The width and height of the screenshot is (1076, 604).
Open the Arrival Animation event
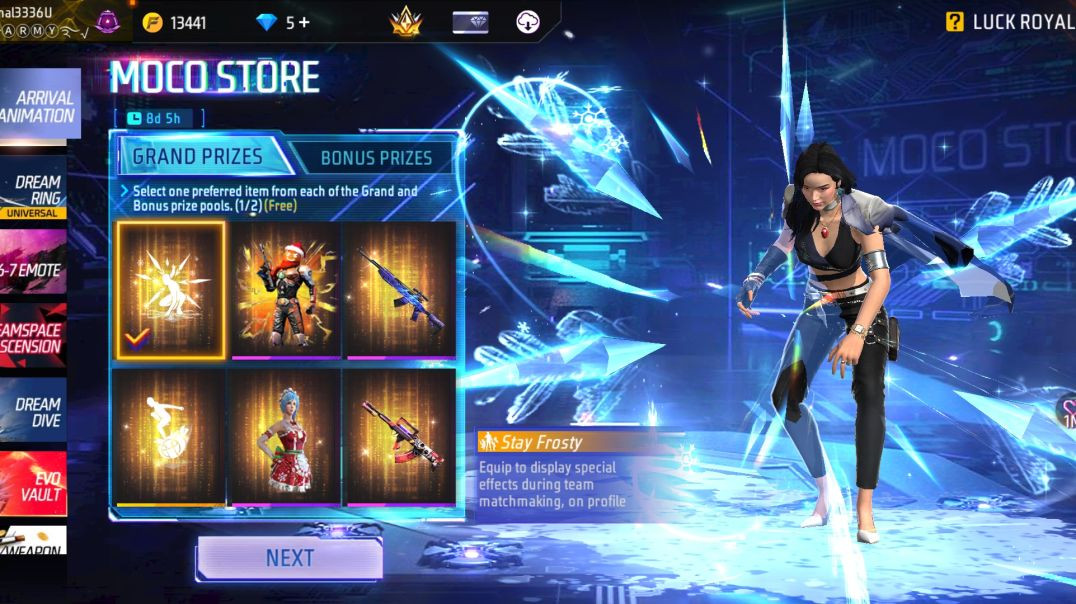pos(38,106)
